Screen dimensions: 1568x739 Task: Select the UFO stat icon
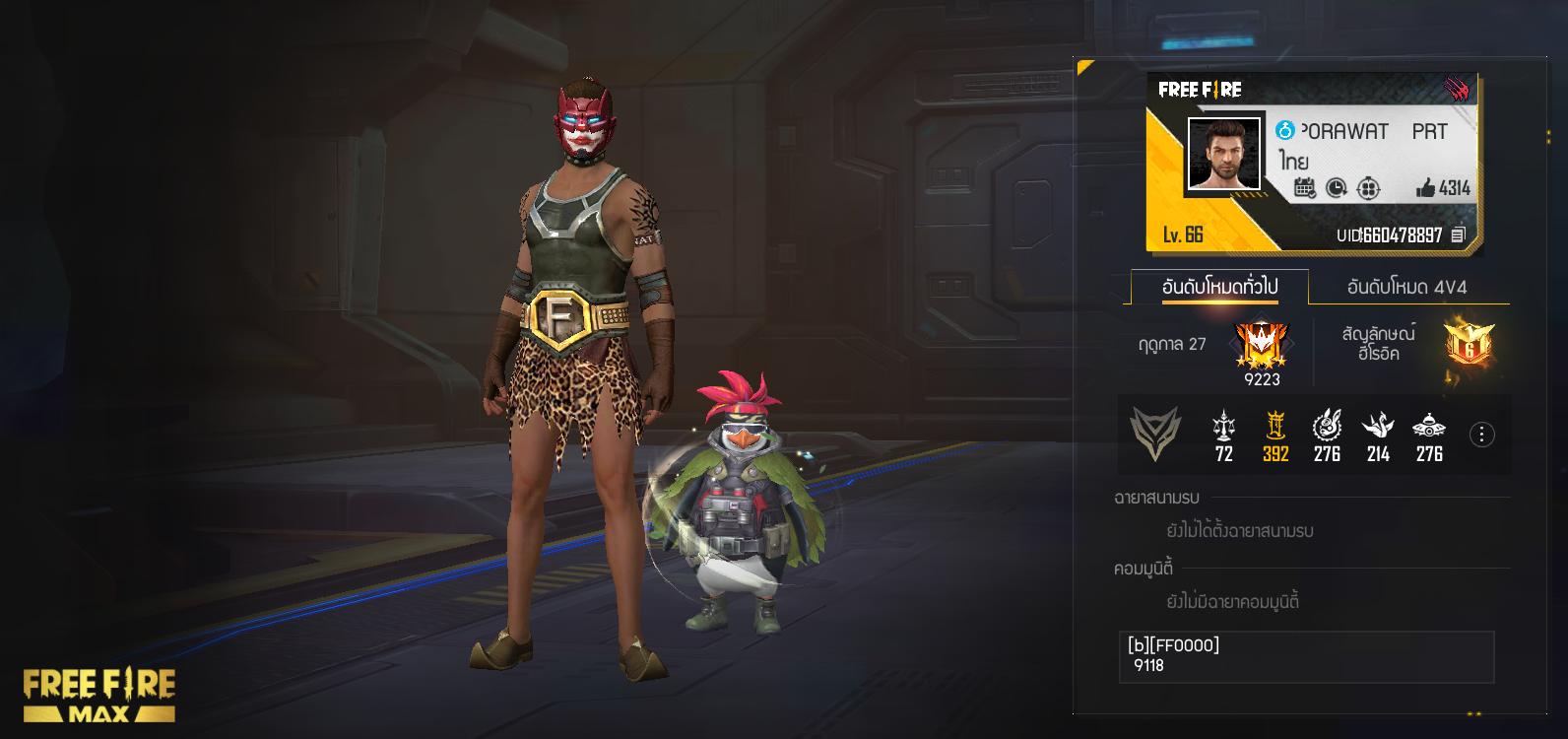(1429, 426)
